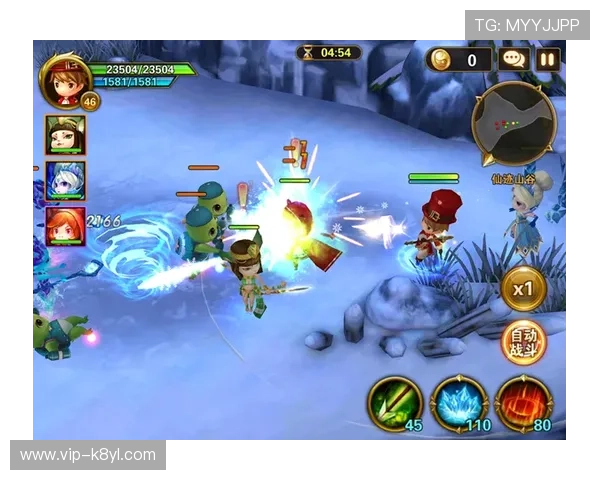The width and height of the screenshot is (600, 480).
Task: Use the red fire skill
Action: (x=522, y=404)
